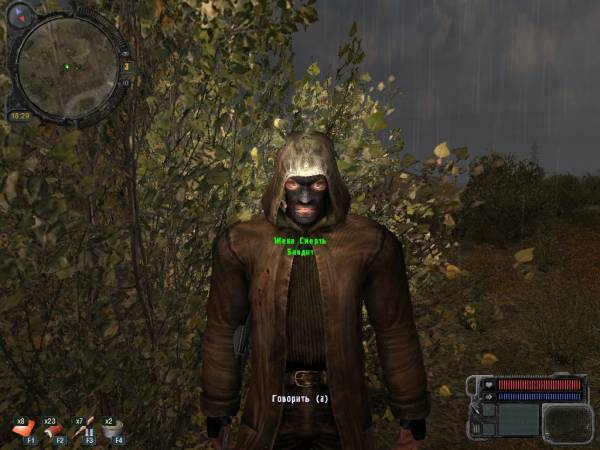This screenshot has height=450, width=600.
Task: Click the circular minimap
Action: [x=66, y=66]
